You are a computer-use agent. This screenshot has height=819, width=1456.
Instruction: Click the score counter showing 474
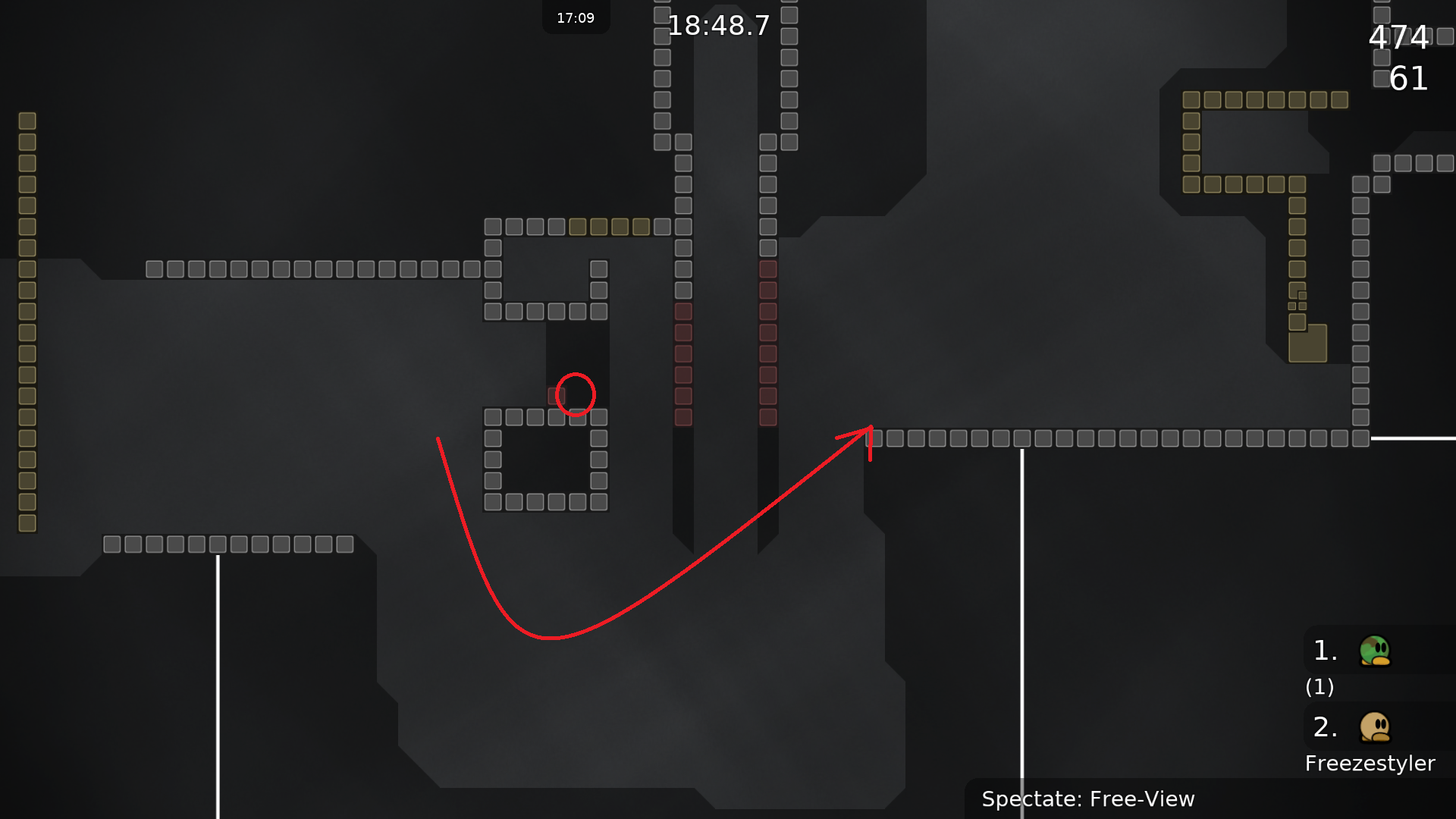pyautogui.click(x=1399, y=38)
